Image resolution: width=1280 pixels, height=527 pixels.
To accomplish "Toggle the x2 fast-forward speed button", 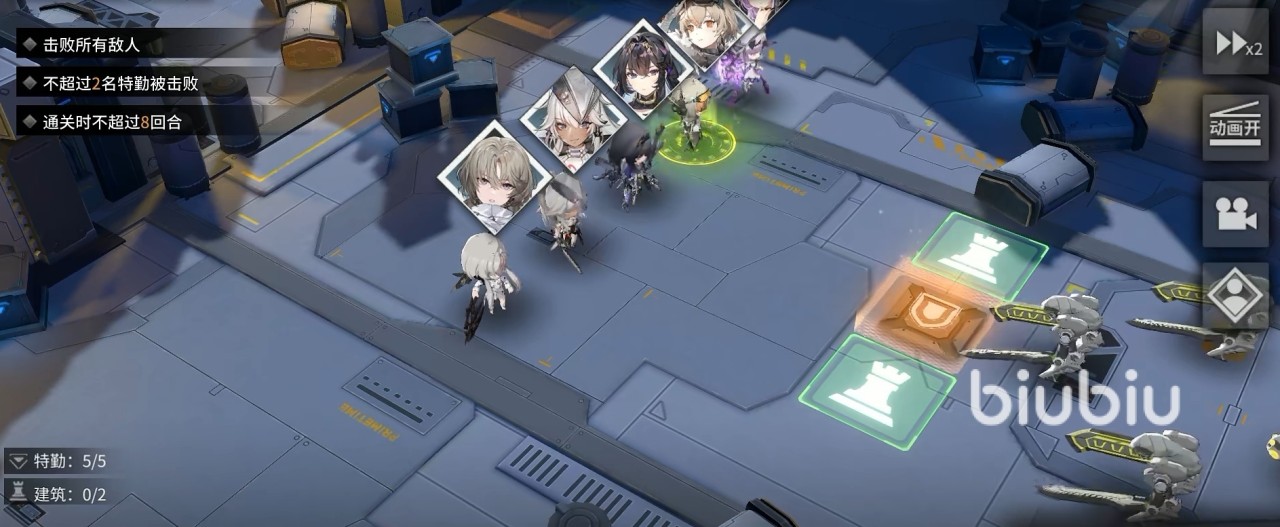I will [1236, 42].
